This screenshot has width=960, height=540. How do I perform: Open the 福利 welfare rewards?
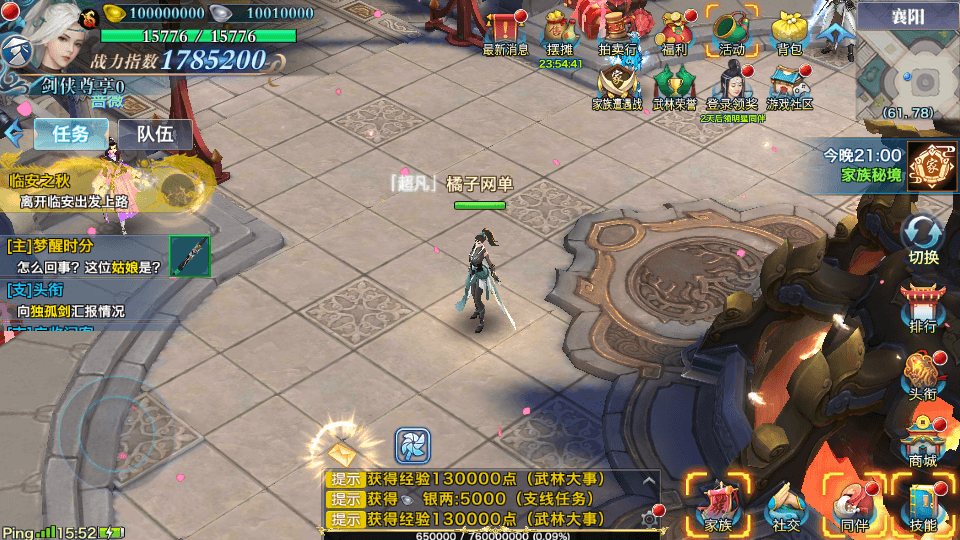pos(674,30)
